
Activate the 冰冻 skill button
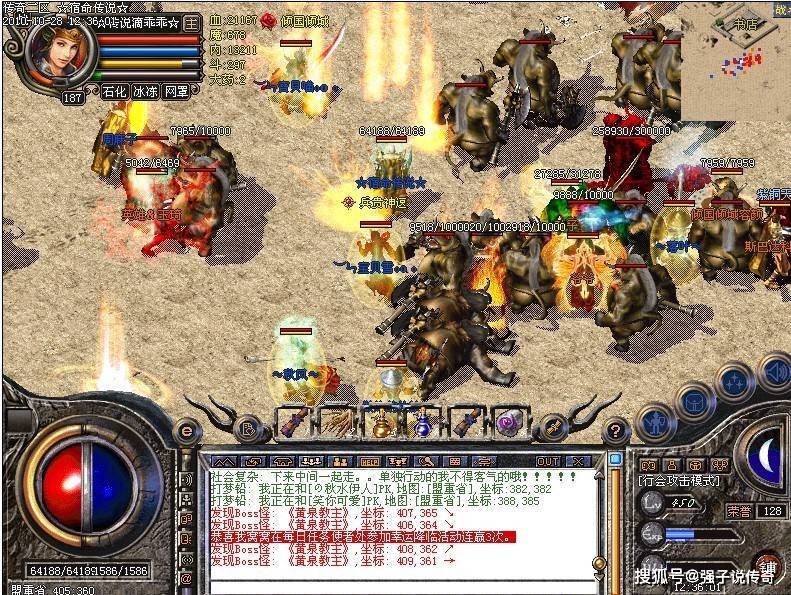146,92
